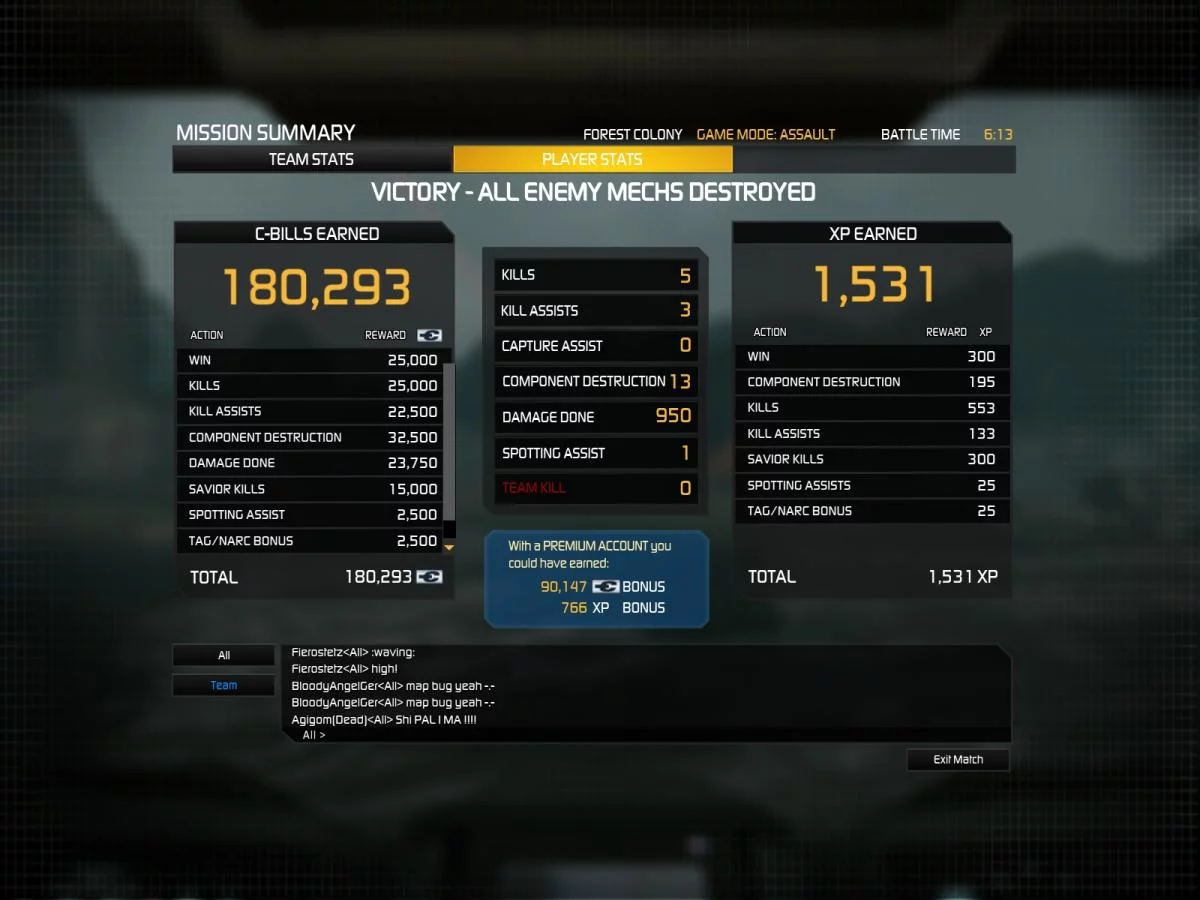Screen dimensions: 1200x900
Task: Switch chat to the Team channel
Action: coord(224,686)
